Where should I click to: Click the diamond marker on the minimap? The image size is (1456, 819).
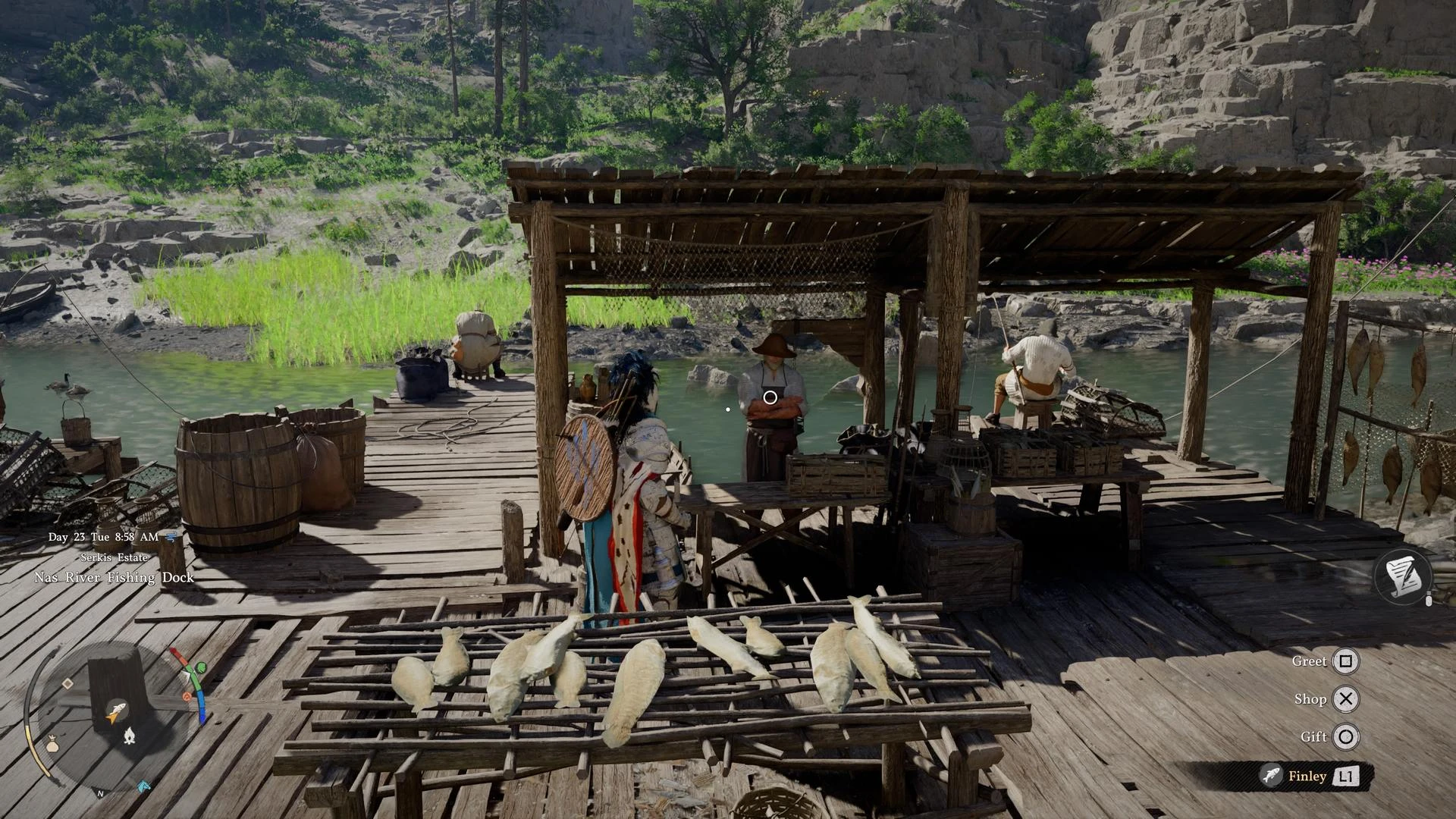(67, 684)
